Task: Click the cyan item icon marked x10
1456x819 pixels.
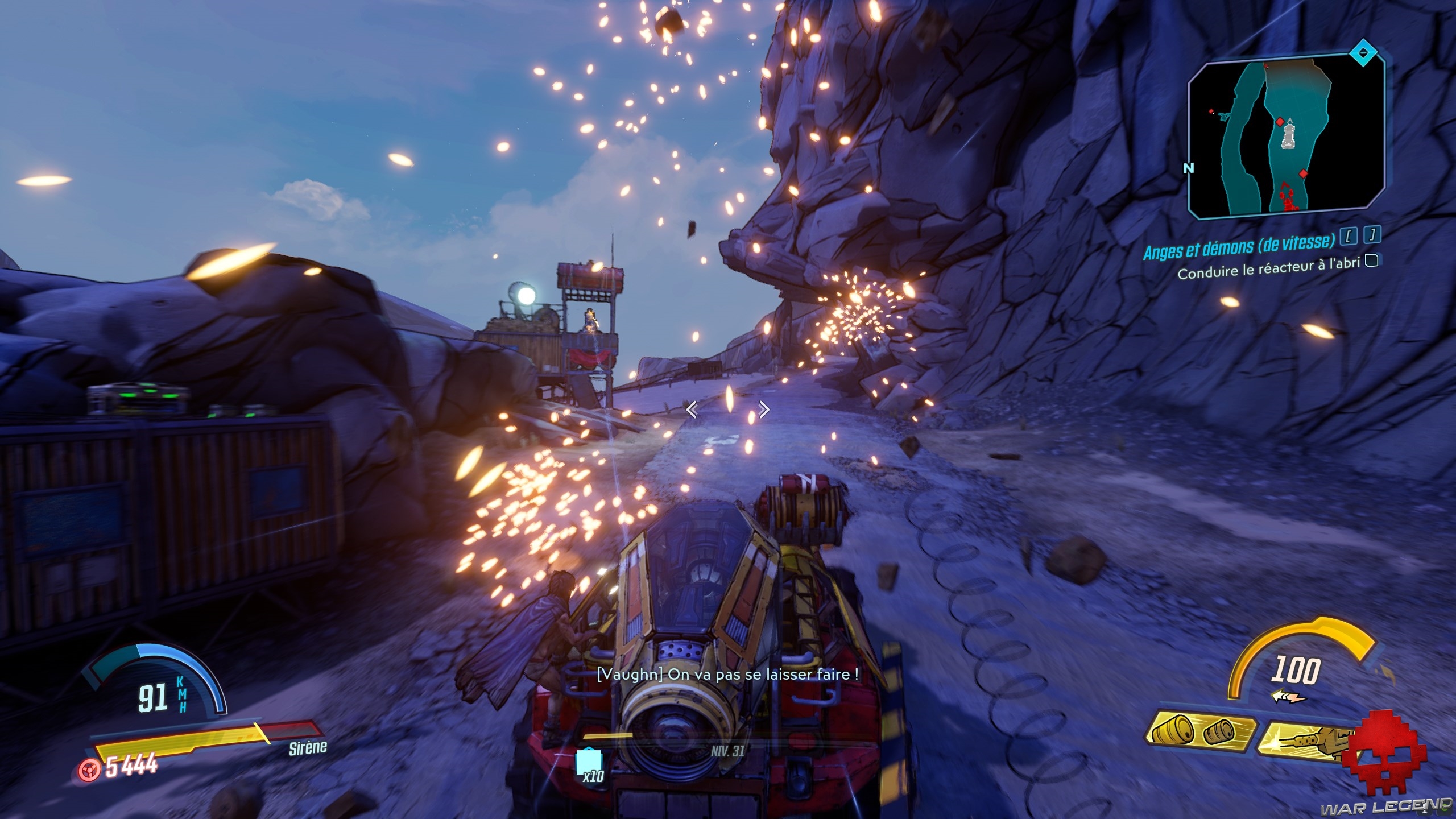Action: (x=588, y=762)
